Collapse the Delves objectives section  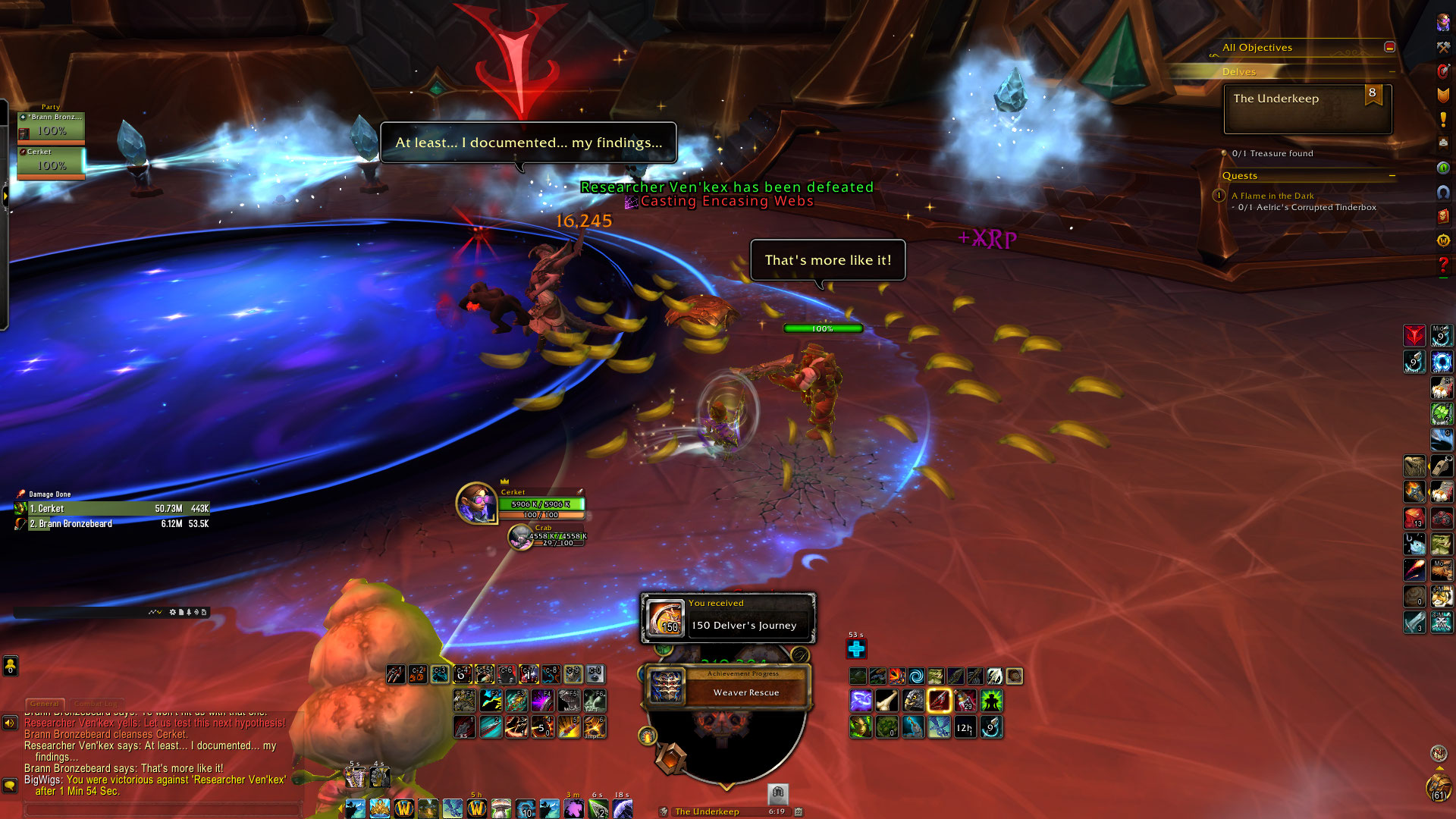[1392, 71]
